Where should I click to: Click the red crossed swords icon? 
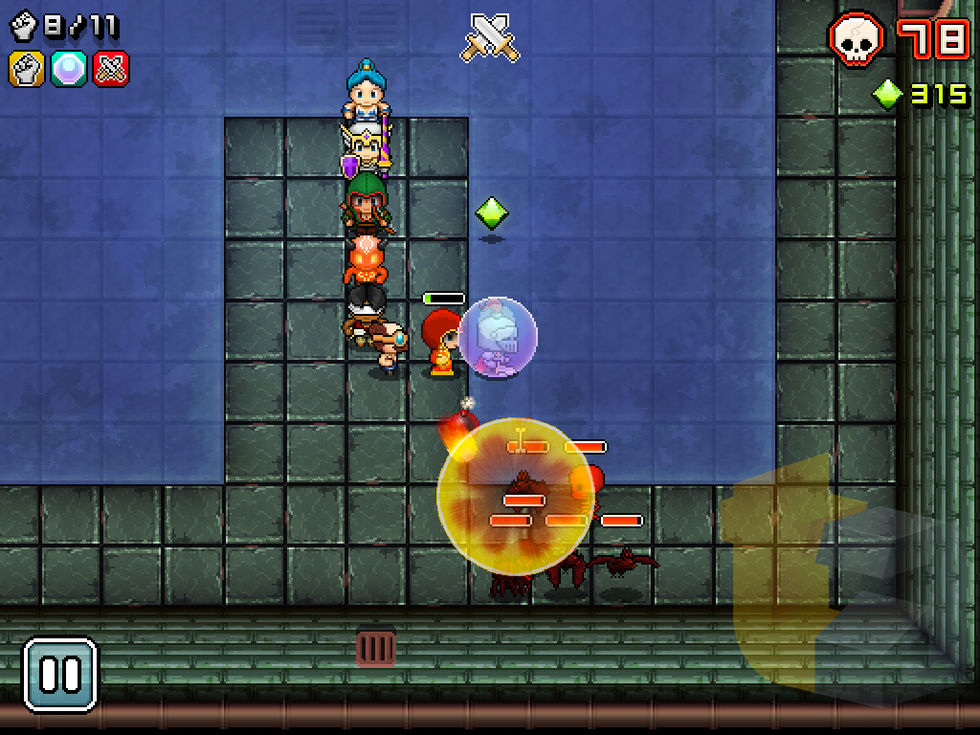click(x=110, y=68)
